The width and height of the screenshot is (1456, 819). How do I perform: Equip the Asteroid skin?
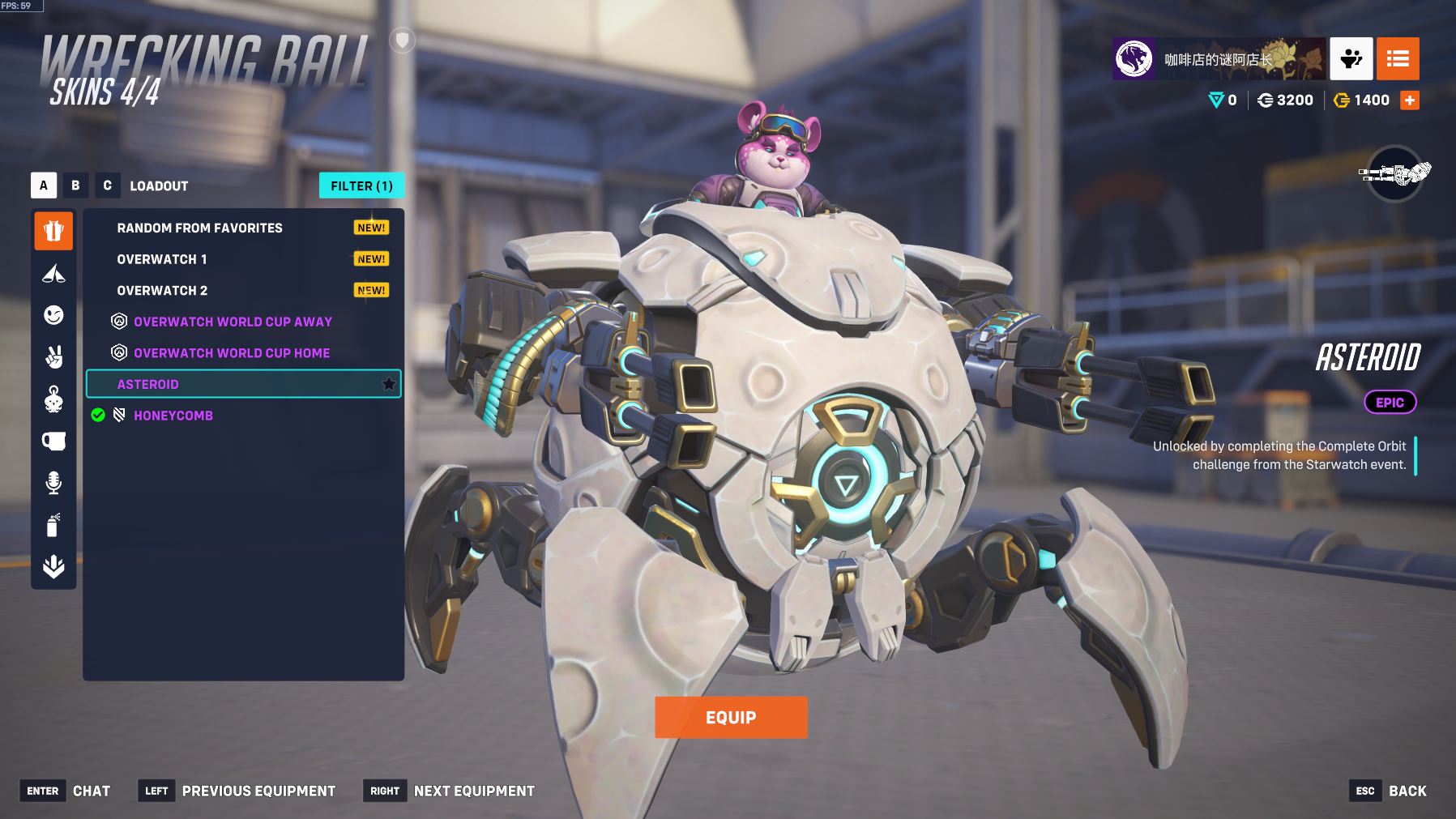pos(731,718)
